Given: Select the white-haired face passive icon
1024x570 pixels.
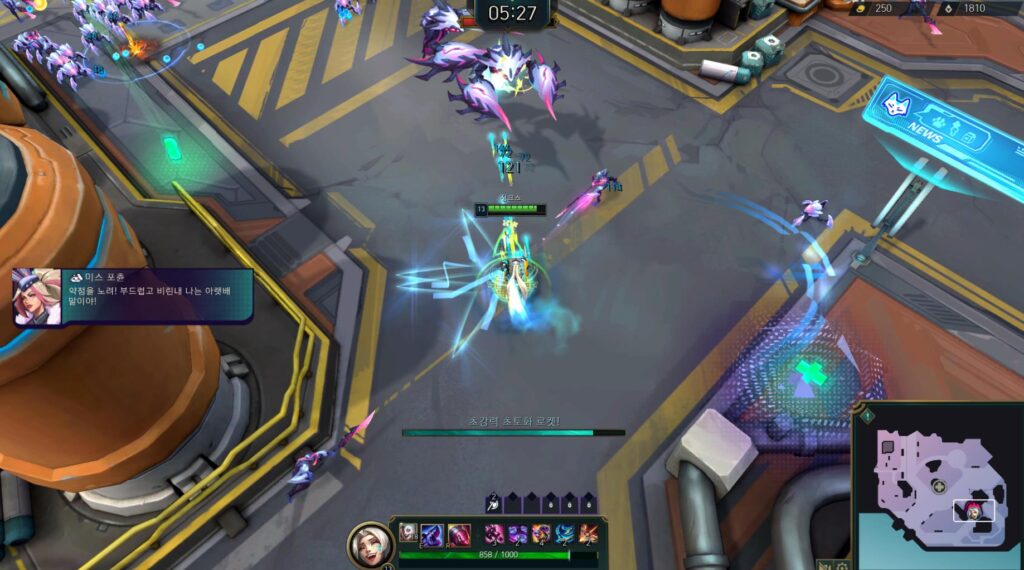Looking at the screenshot, I should 409,533.
